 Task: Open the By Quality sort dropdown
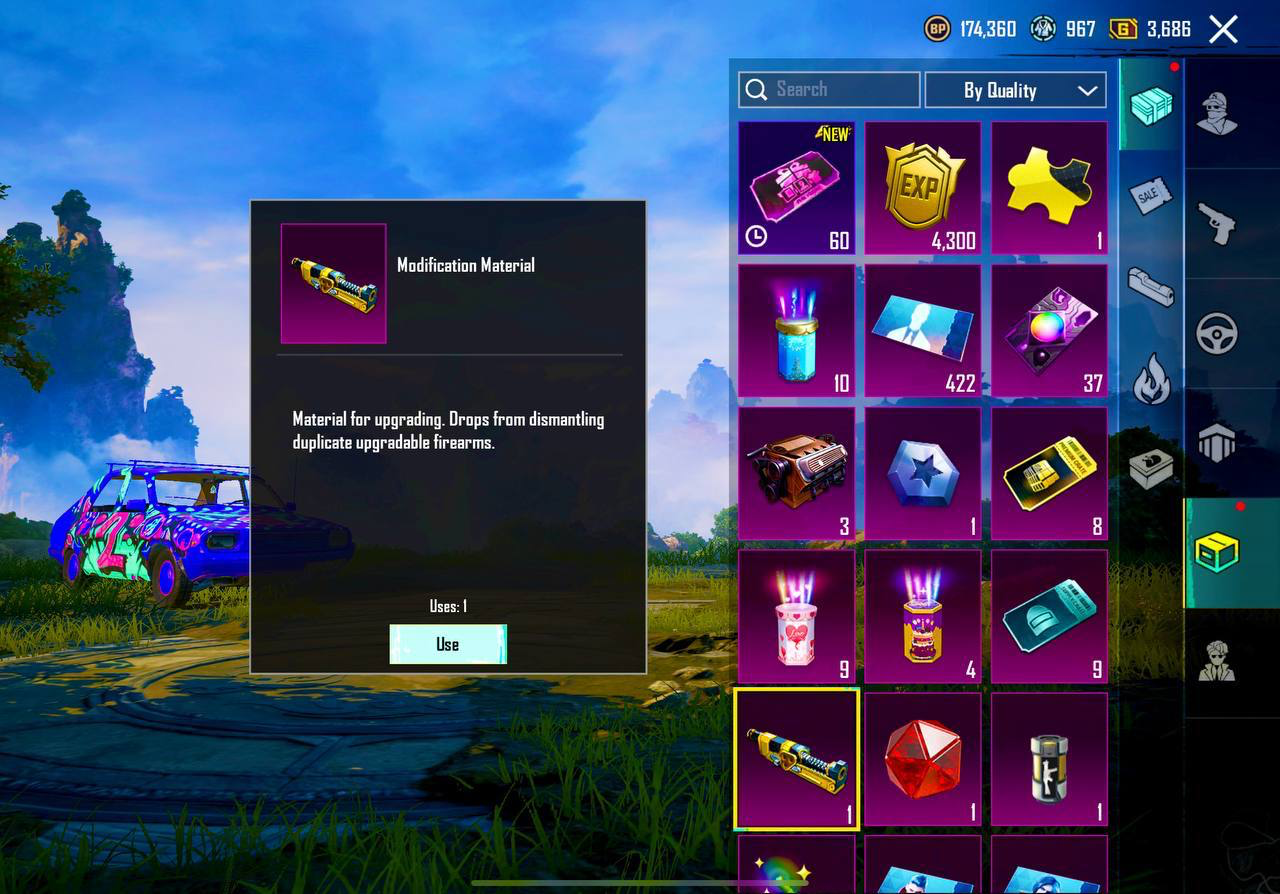click(1015, 90)
